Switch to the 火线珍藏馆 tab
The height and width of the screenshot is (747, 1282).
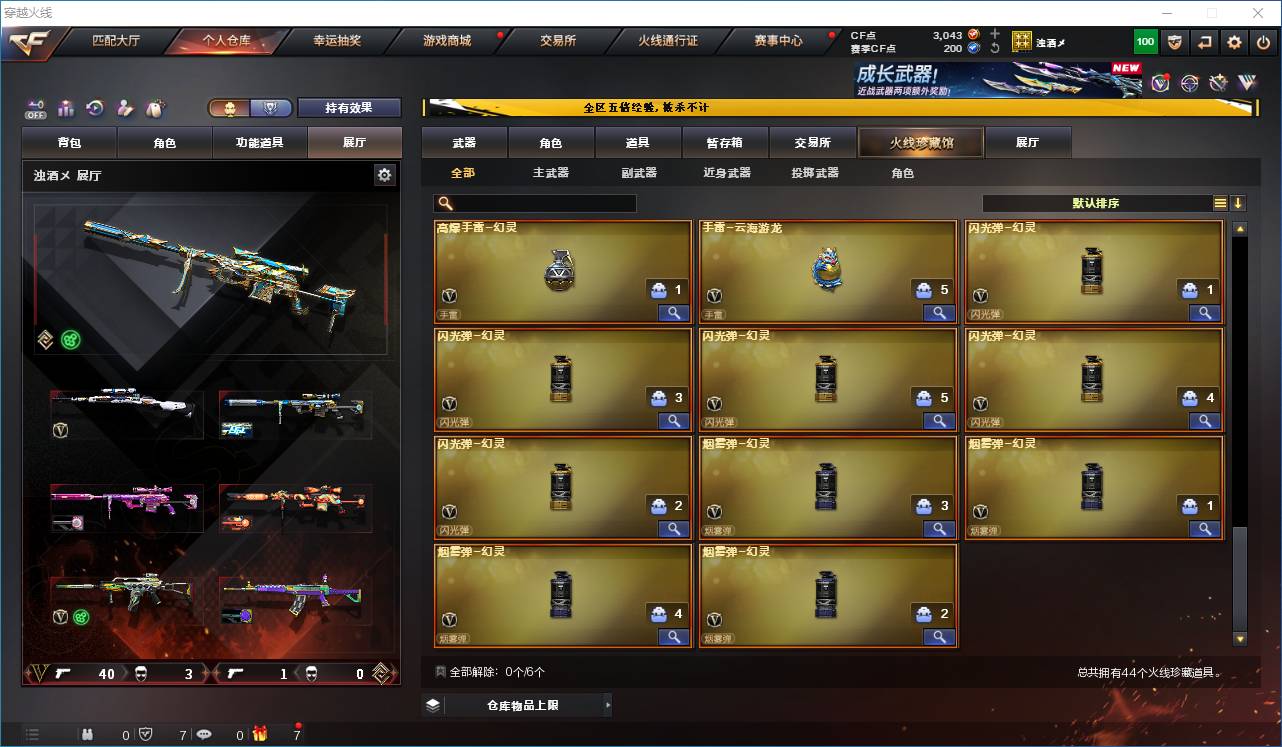pyautogui.click(x=919, y=142)
